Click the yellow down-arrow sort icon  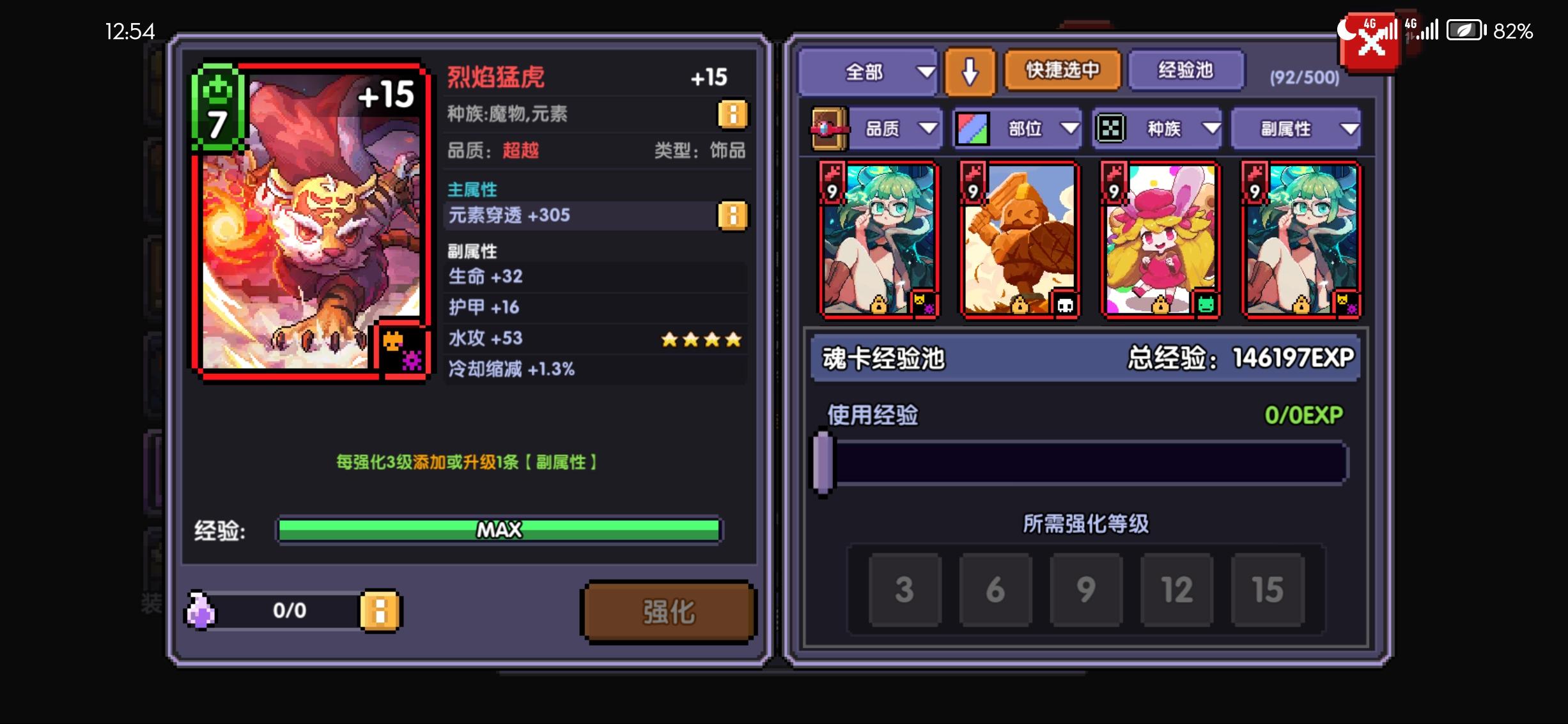pos(970,72)
